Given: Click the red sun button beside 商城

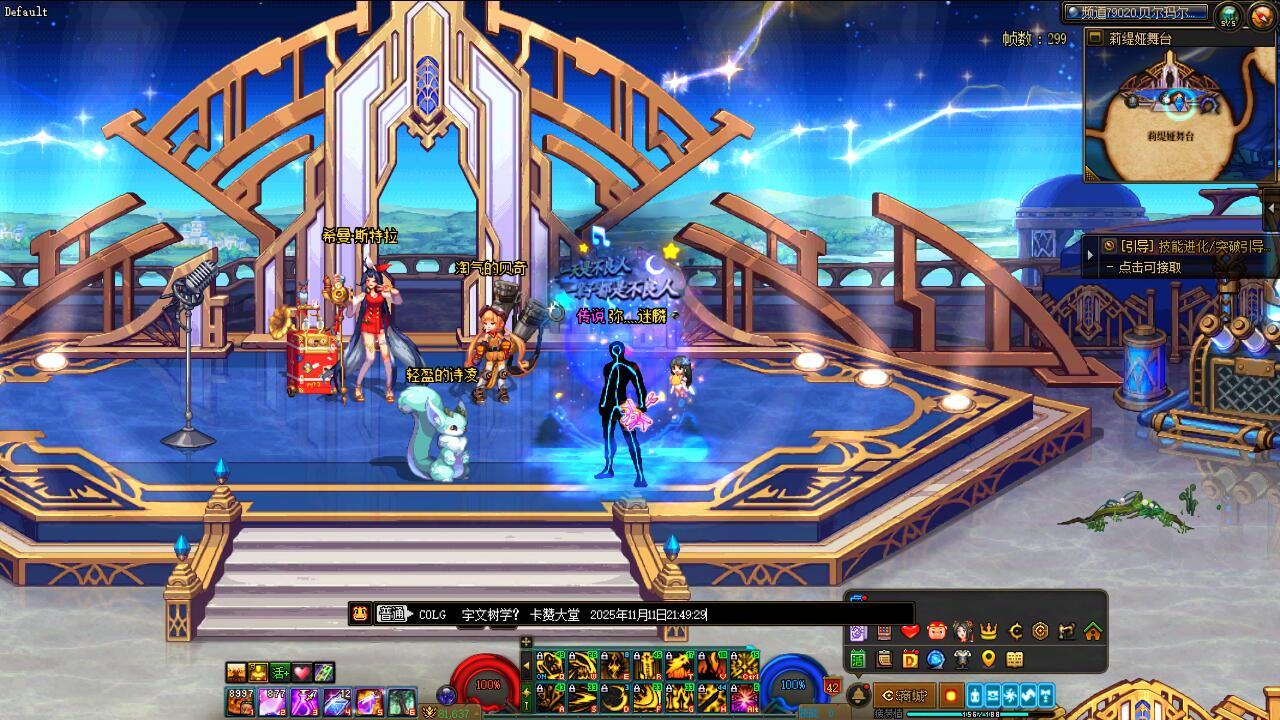Looking at the screenshot, I should pos(951,695).
